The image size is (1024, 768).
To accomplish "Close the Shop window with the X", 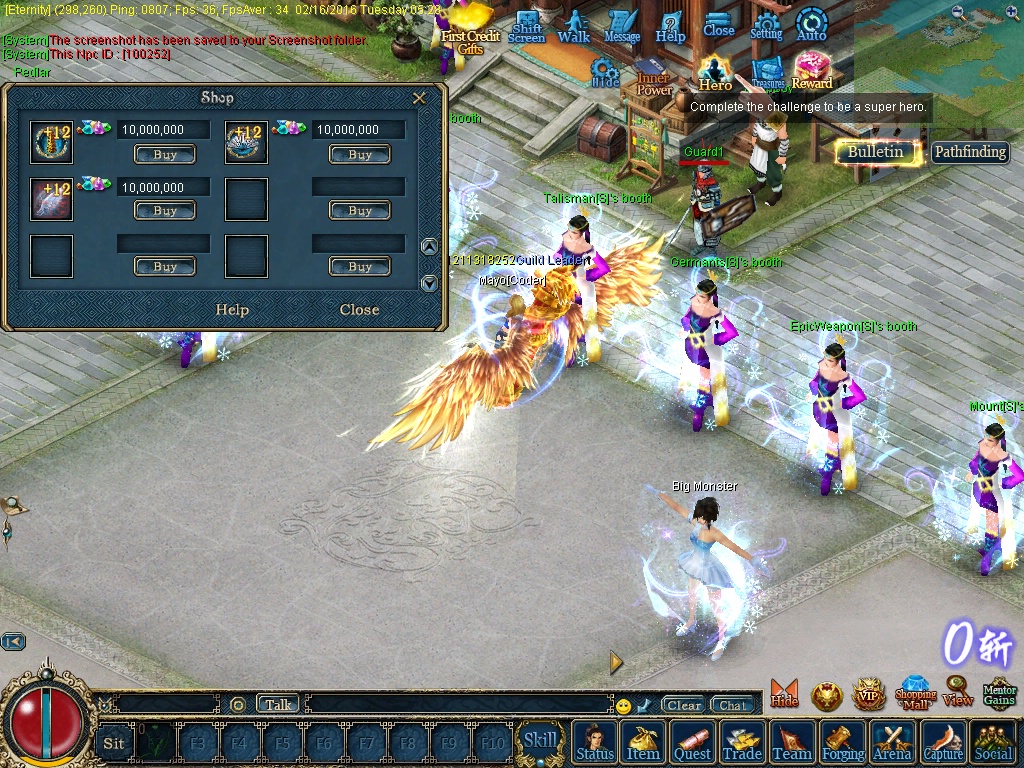I will click(x=419, y=98).
